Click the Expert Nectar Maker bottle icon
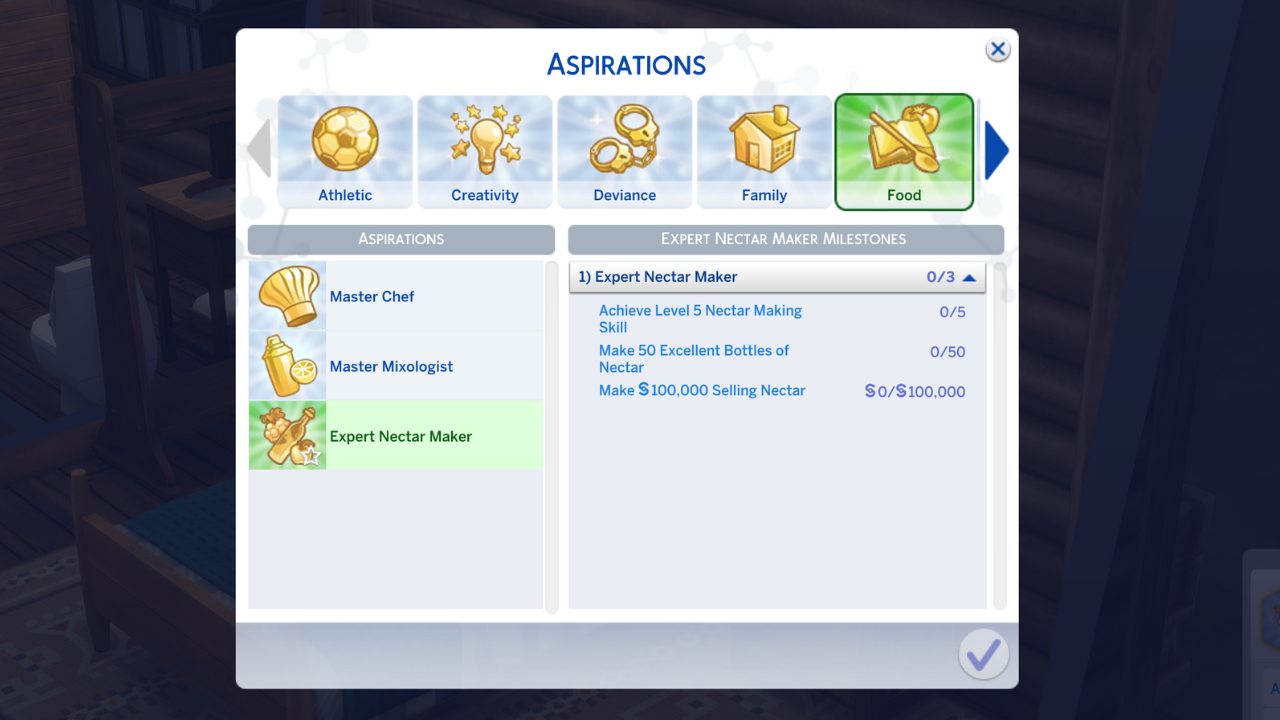The height and width of the screenshot is (720, 1280). 287,435
